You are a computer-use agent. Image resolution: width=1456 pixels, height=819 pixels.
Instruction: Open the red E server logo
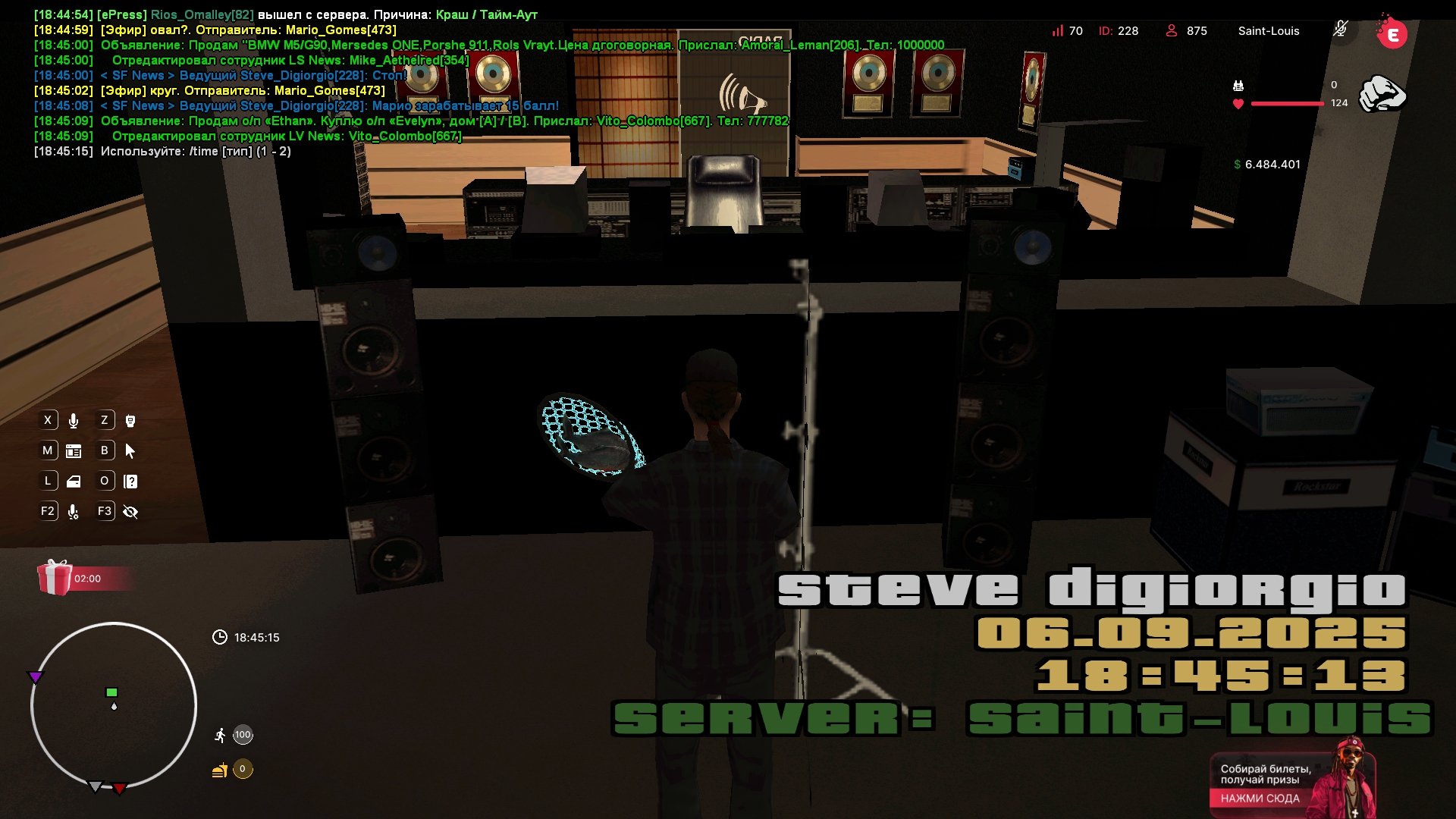point(1392,33)
